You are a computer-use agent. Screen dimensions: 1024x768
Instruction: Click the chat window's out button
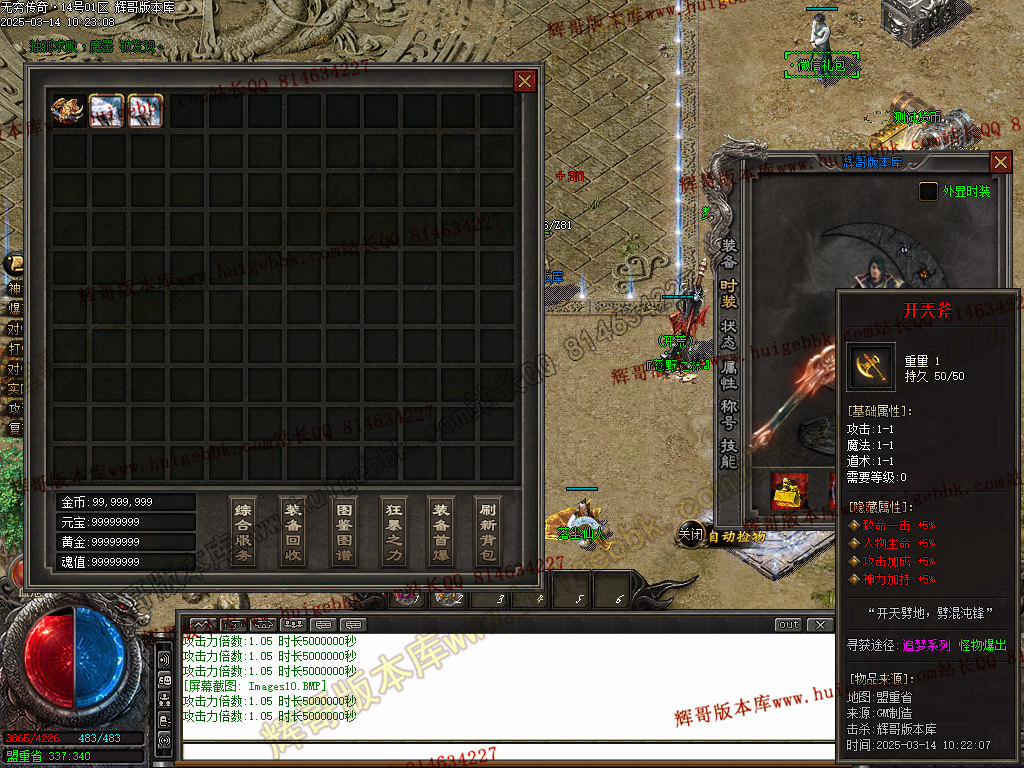click(788, 625)
